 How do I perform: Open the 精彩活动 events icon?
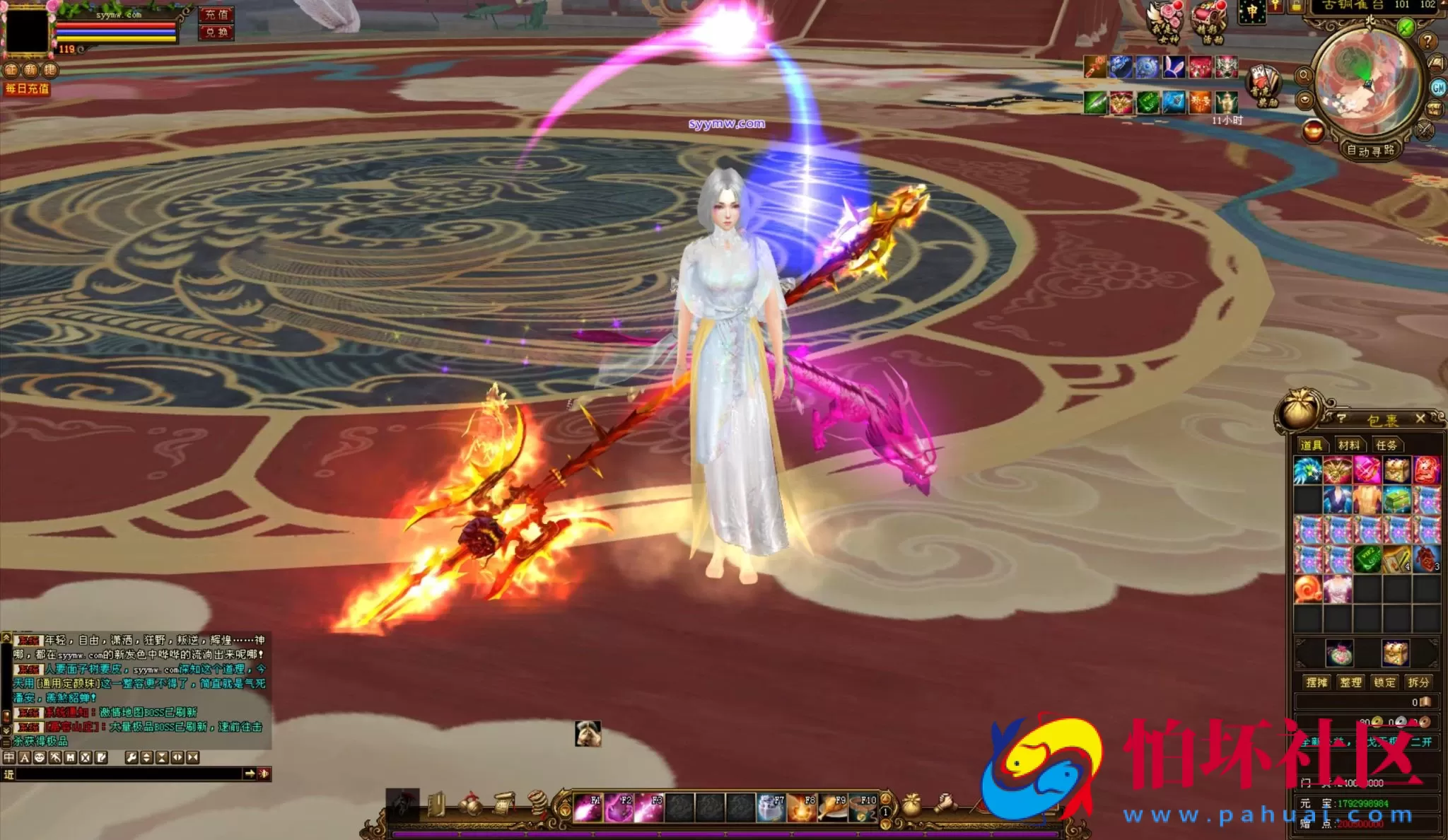pos(1209,21)
